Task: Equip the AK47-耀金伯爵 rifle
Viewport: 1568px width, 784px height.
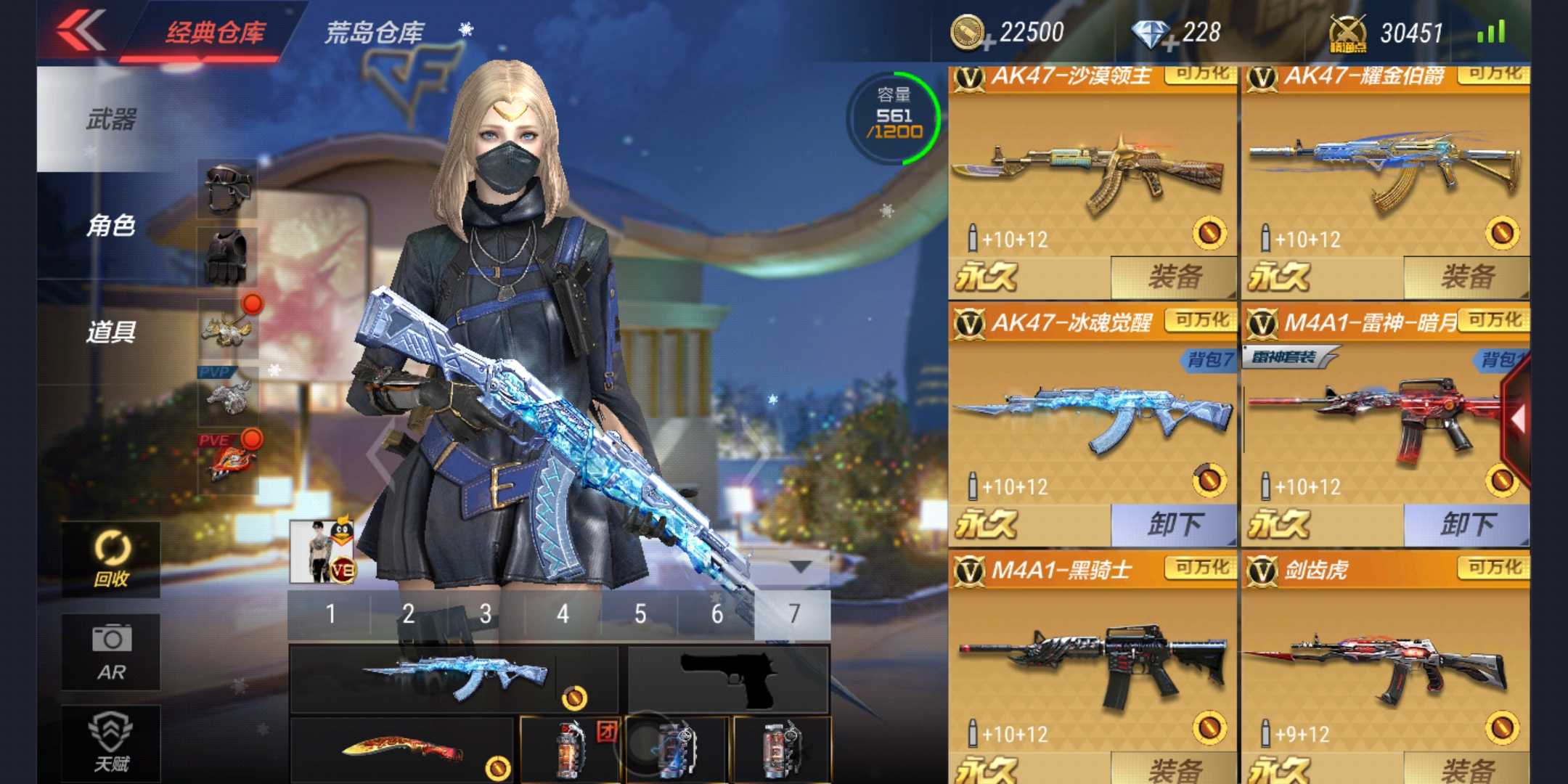Action: pyautogui.click(x=1467, y=277)
